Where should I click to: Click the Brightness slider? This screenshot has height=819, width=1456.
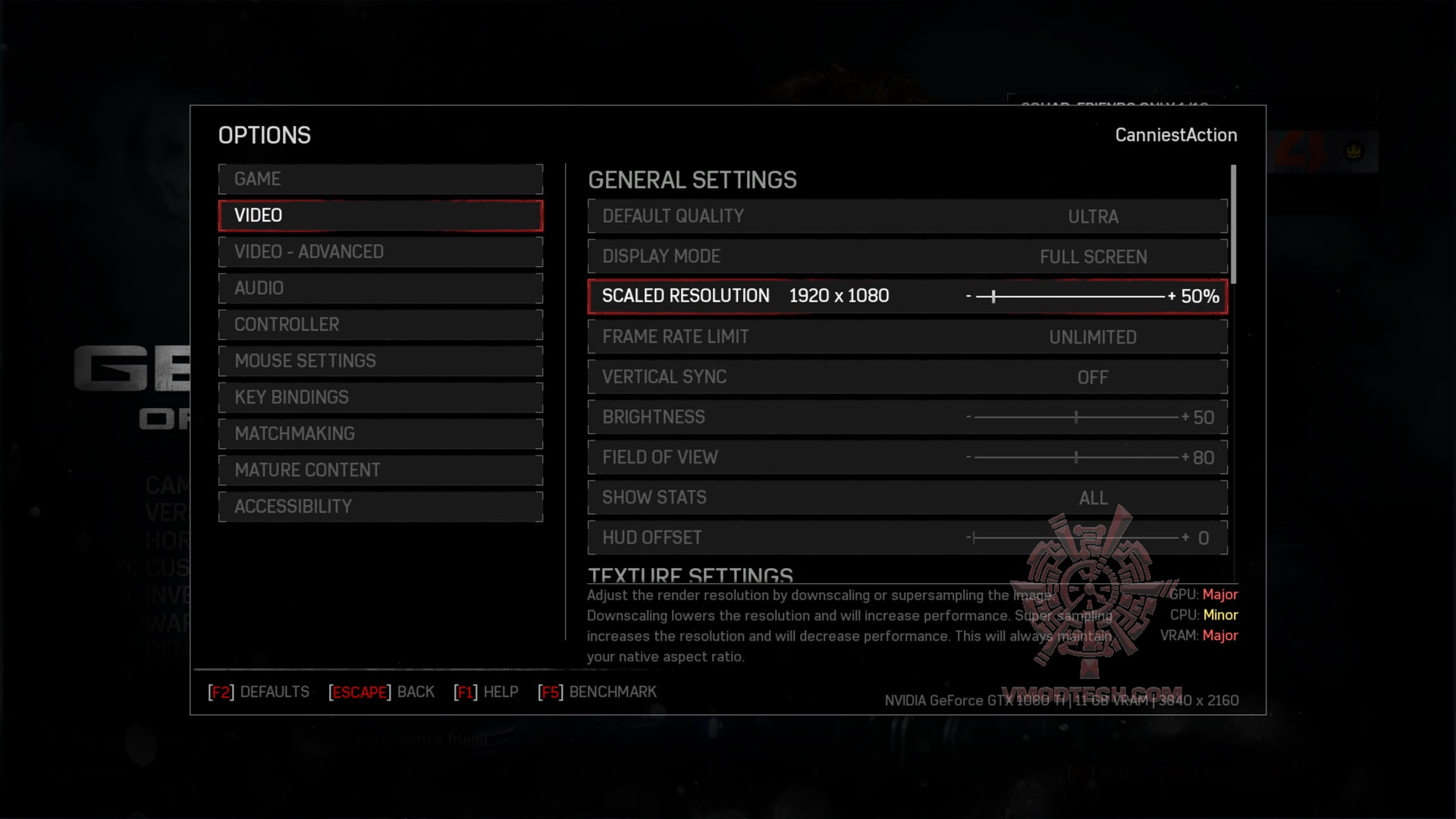(x=1075, y=417)
